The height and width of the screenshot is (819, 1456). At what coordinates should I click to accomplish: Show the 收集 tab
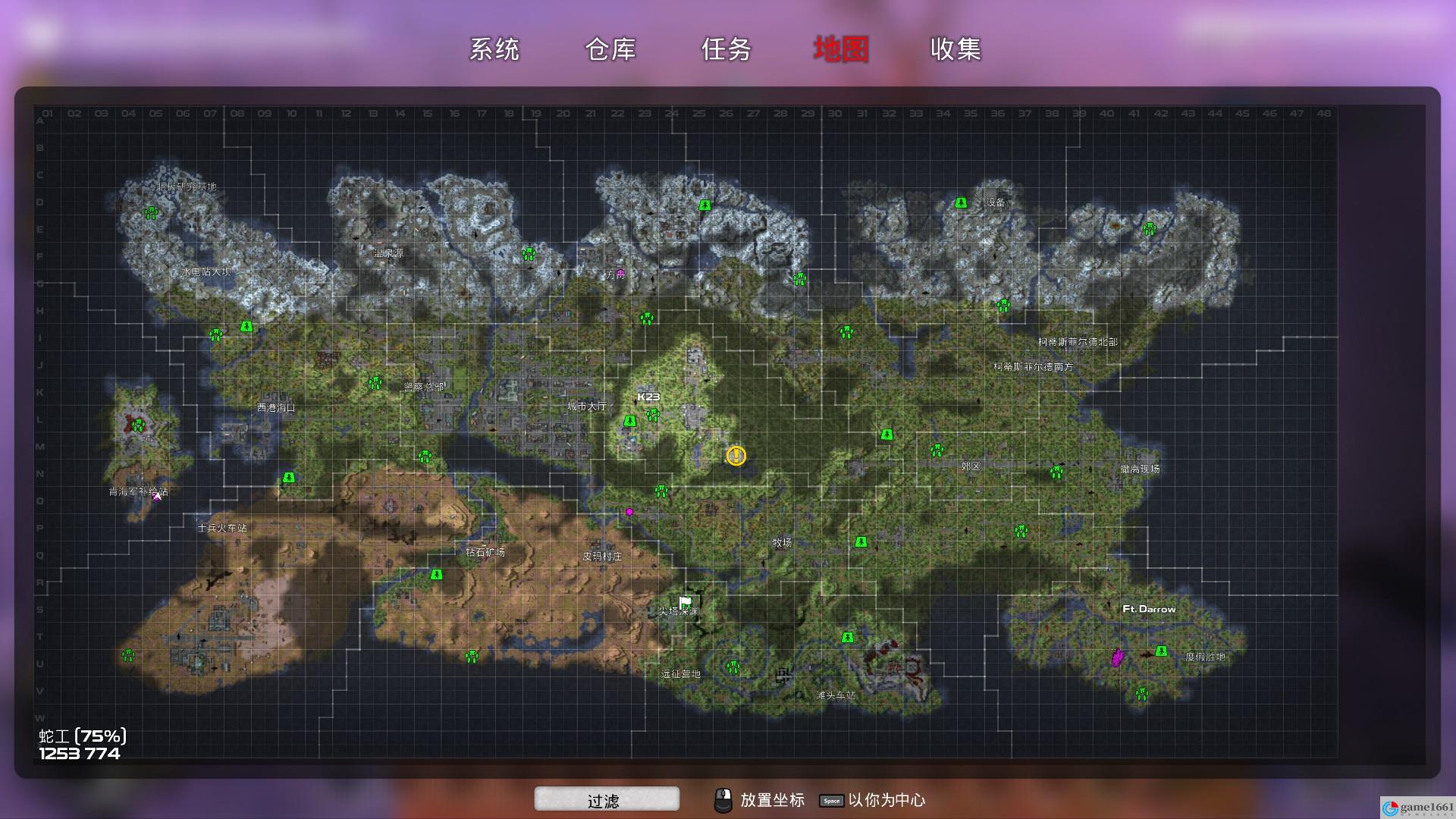[x=955, y=49]
